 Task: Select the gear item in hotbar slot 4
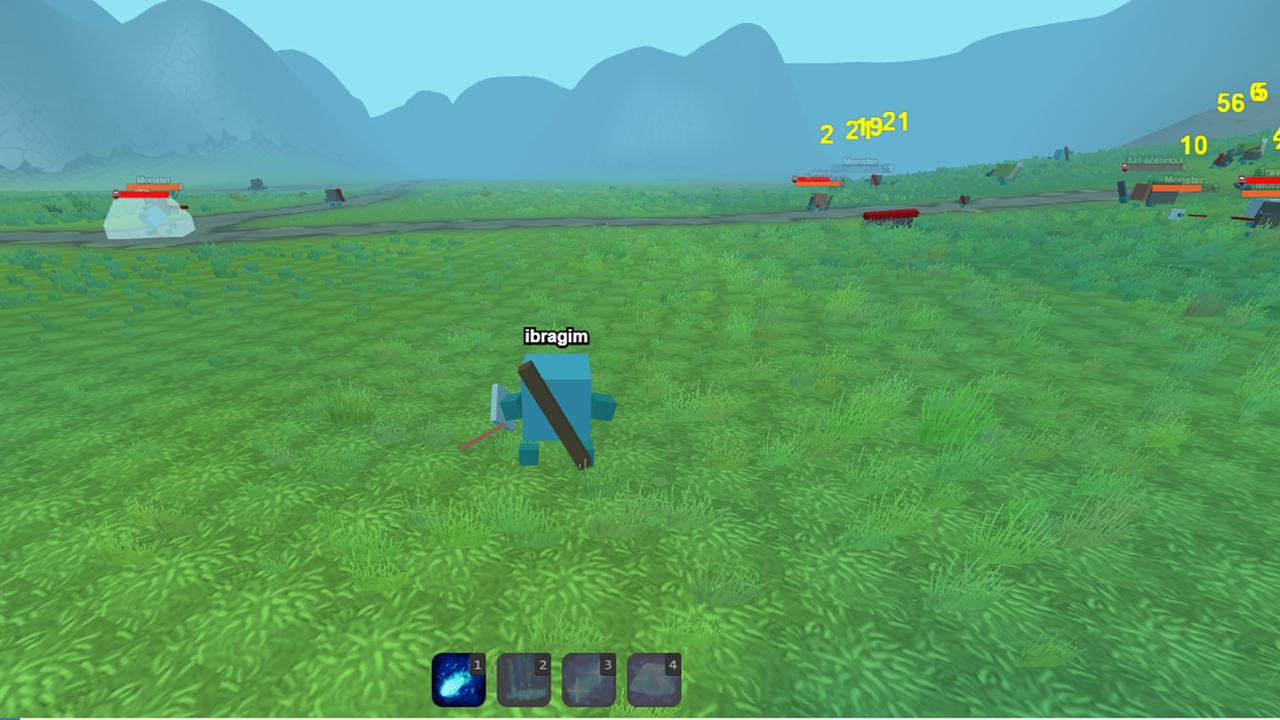[654, 678]
